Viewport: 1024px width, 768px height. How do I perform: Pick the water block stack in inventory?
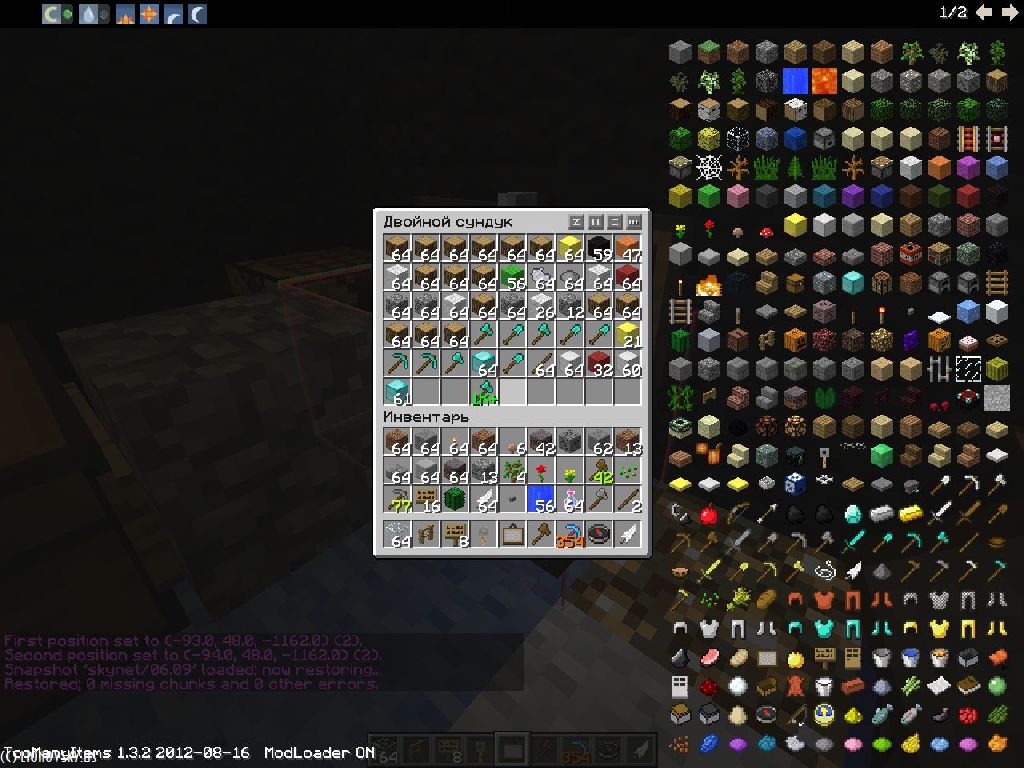[x=541, y=499]
